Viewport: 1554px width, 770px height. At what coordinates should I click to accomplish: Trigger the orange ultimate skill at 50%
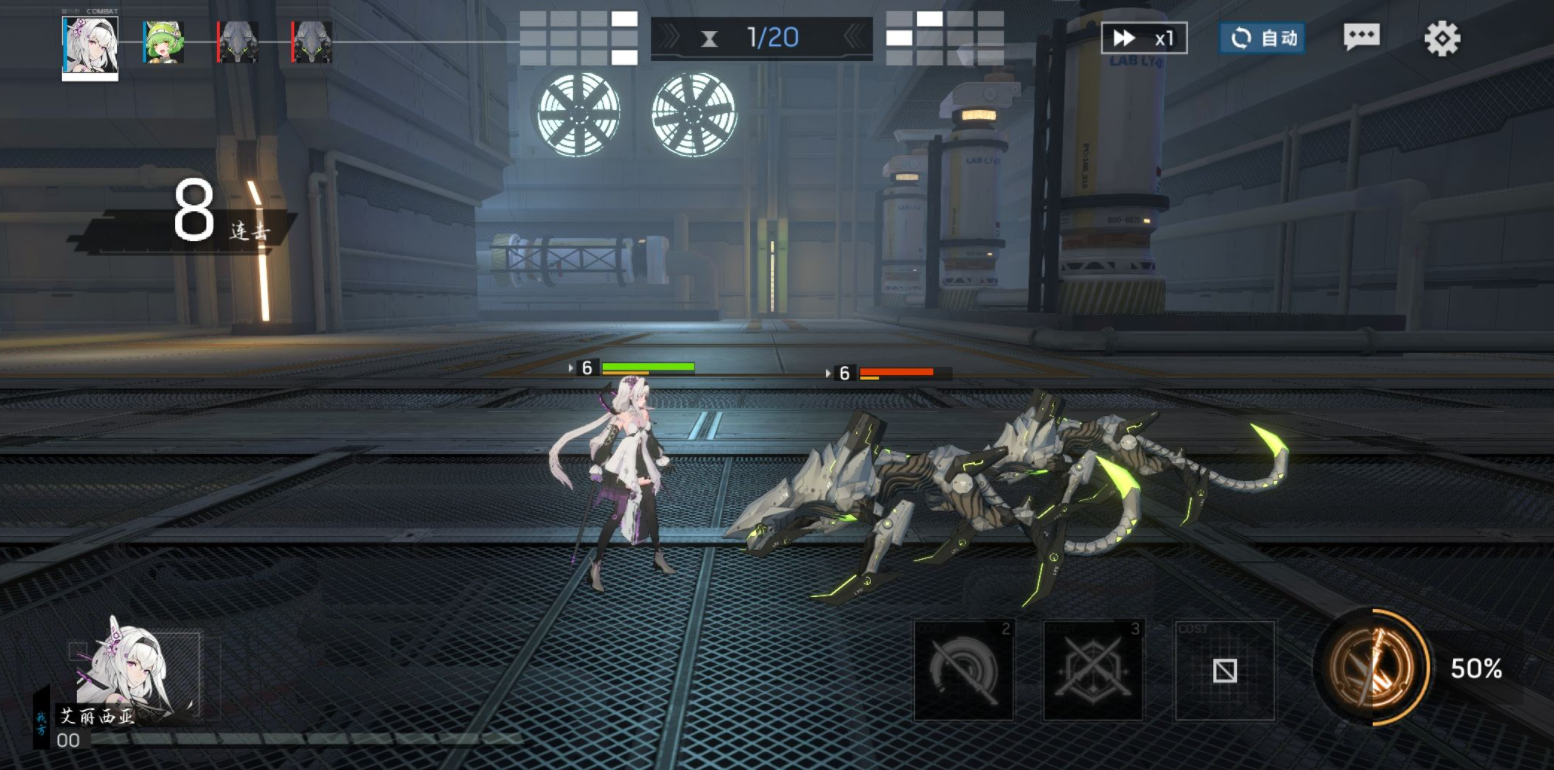(x=1373, y=667)
